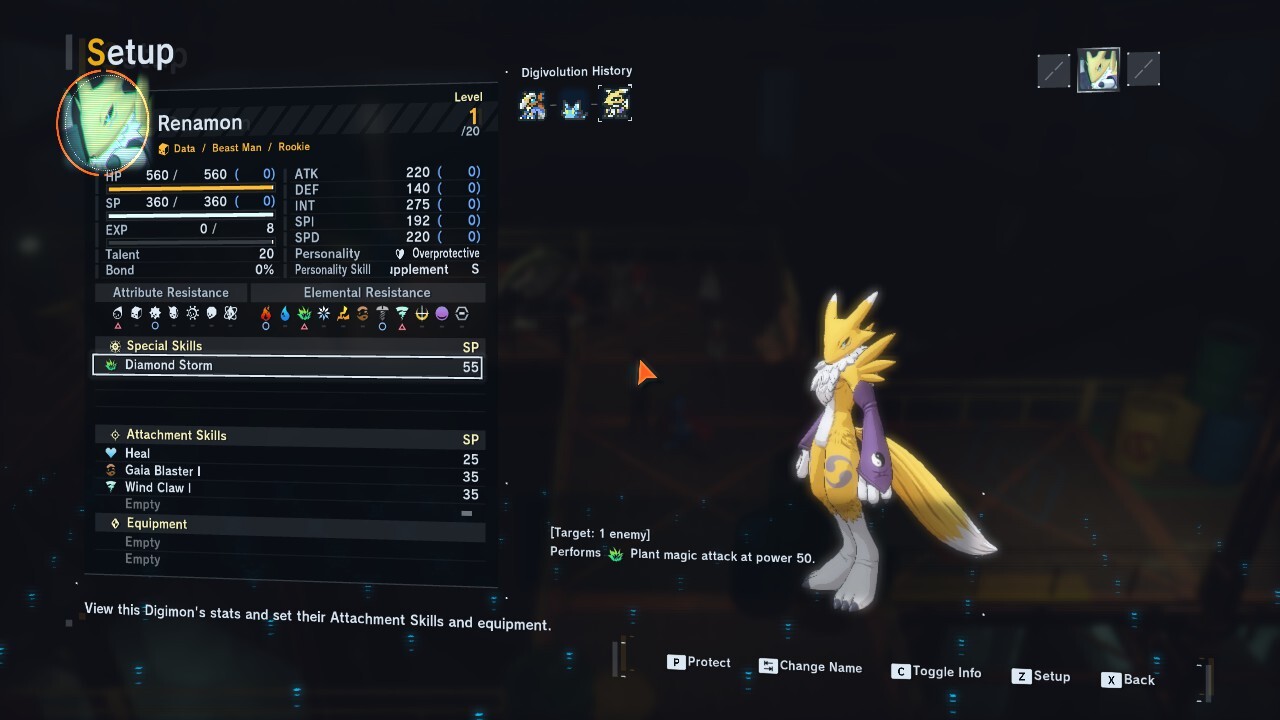The height and width of the screenshot is (720, 1280).
Task: Click Renamon's round portrait
Action: pos(104,122)
